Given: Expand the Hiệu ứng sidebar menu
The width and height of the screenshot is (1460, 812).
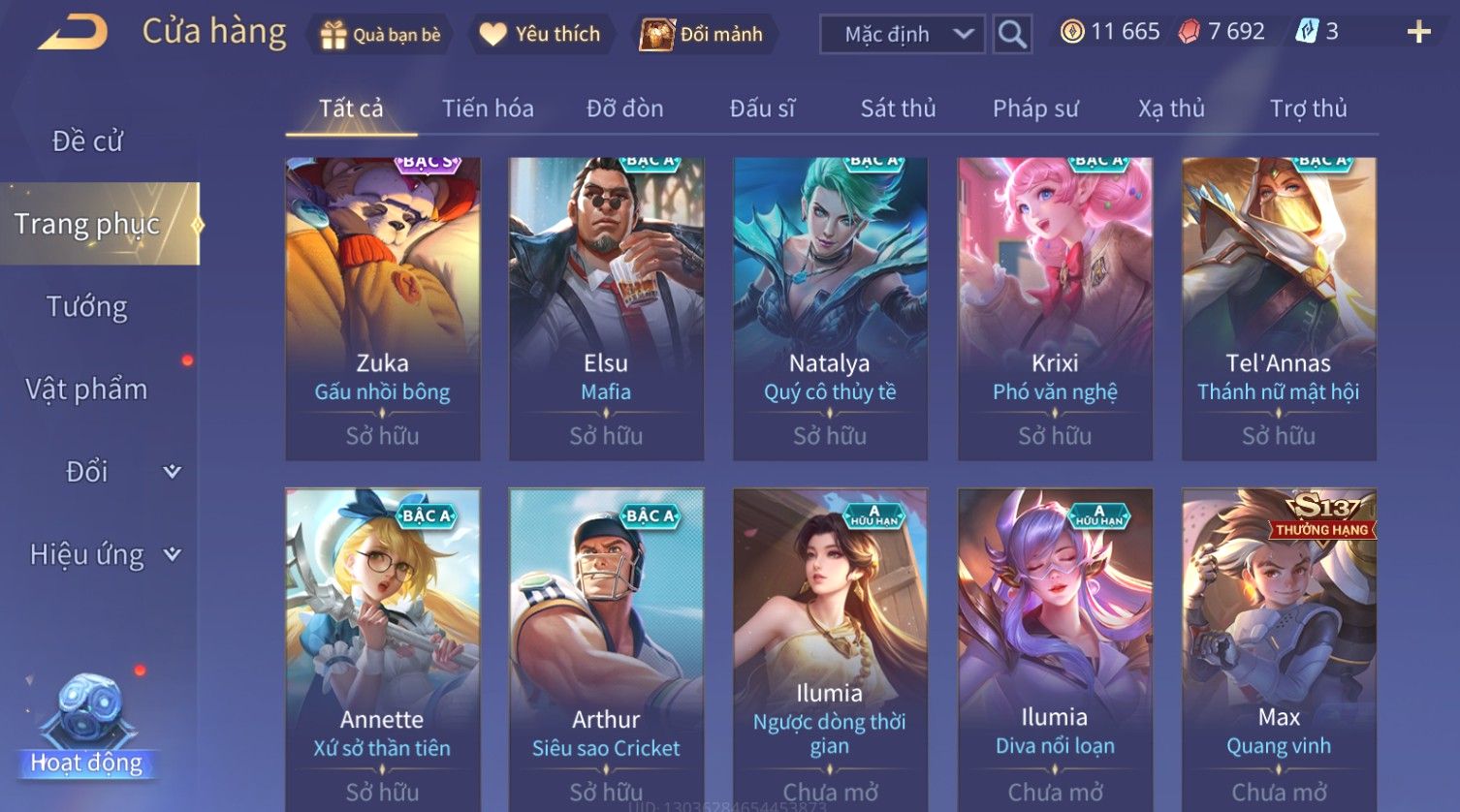Looking at the screenshot, I should coord(104,554).
